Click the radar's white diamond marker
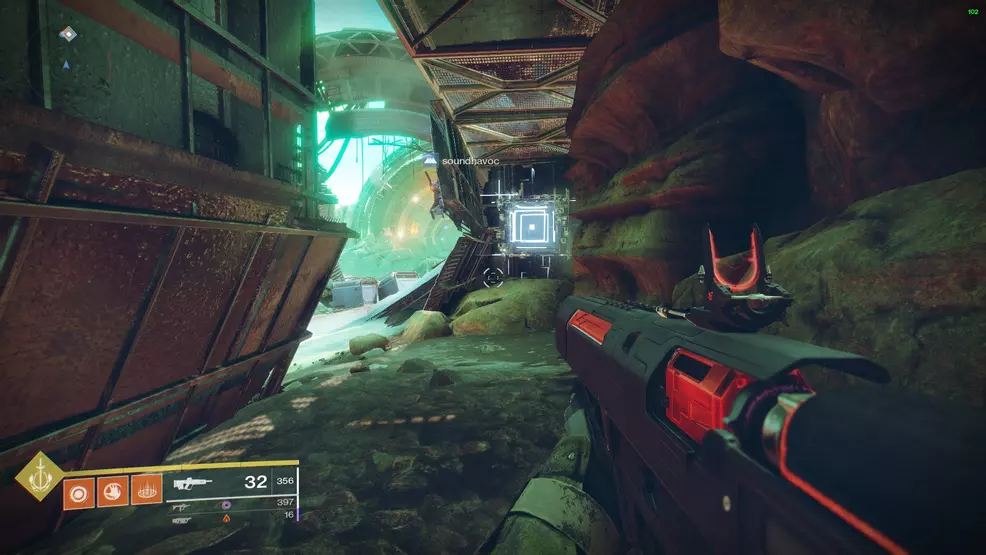The width and height of the screenshot is (986, 555). tap(67, 34)
